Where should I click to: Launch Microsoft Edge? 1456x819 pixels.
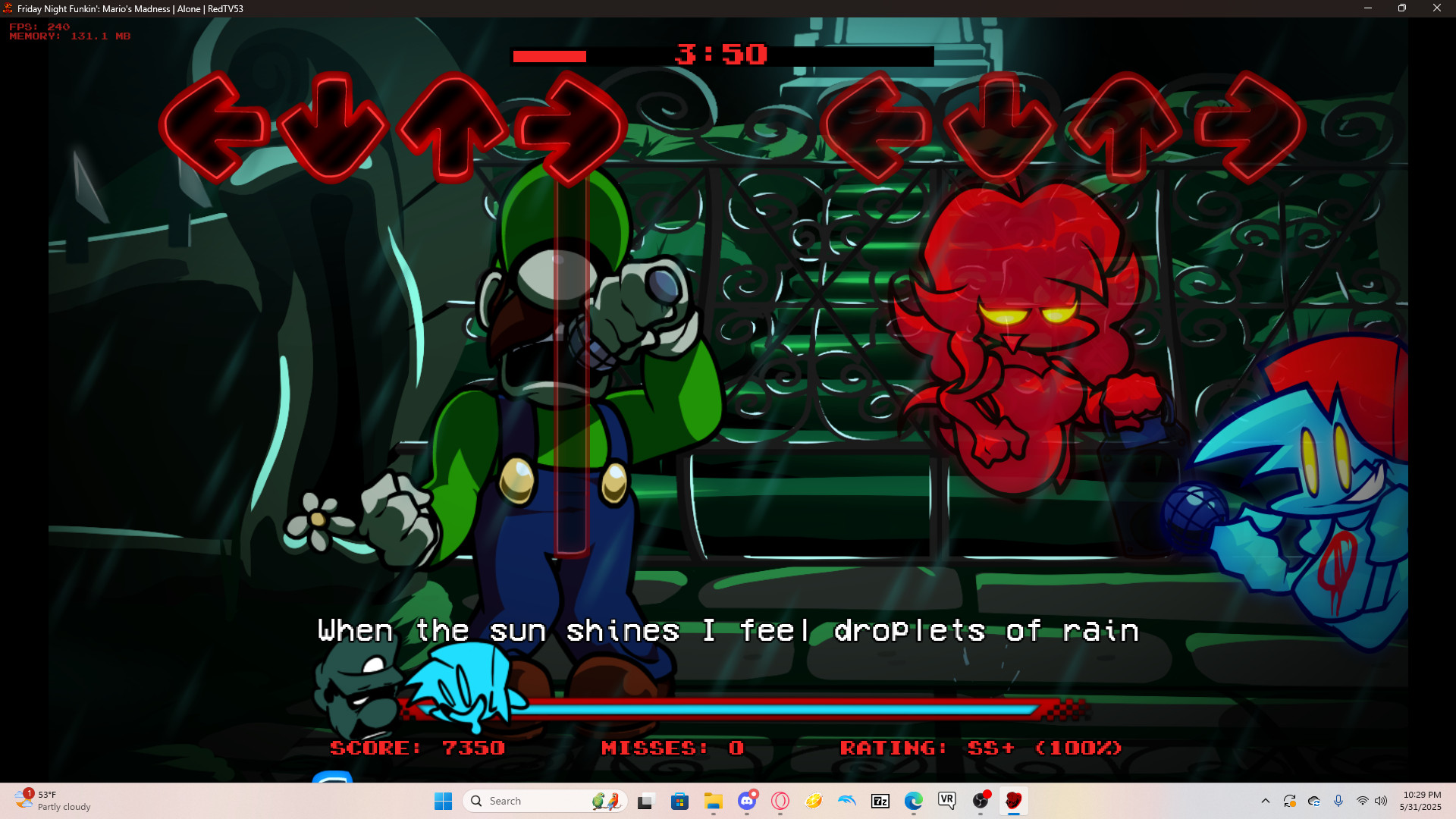[x=912, y=801]
